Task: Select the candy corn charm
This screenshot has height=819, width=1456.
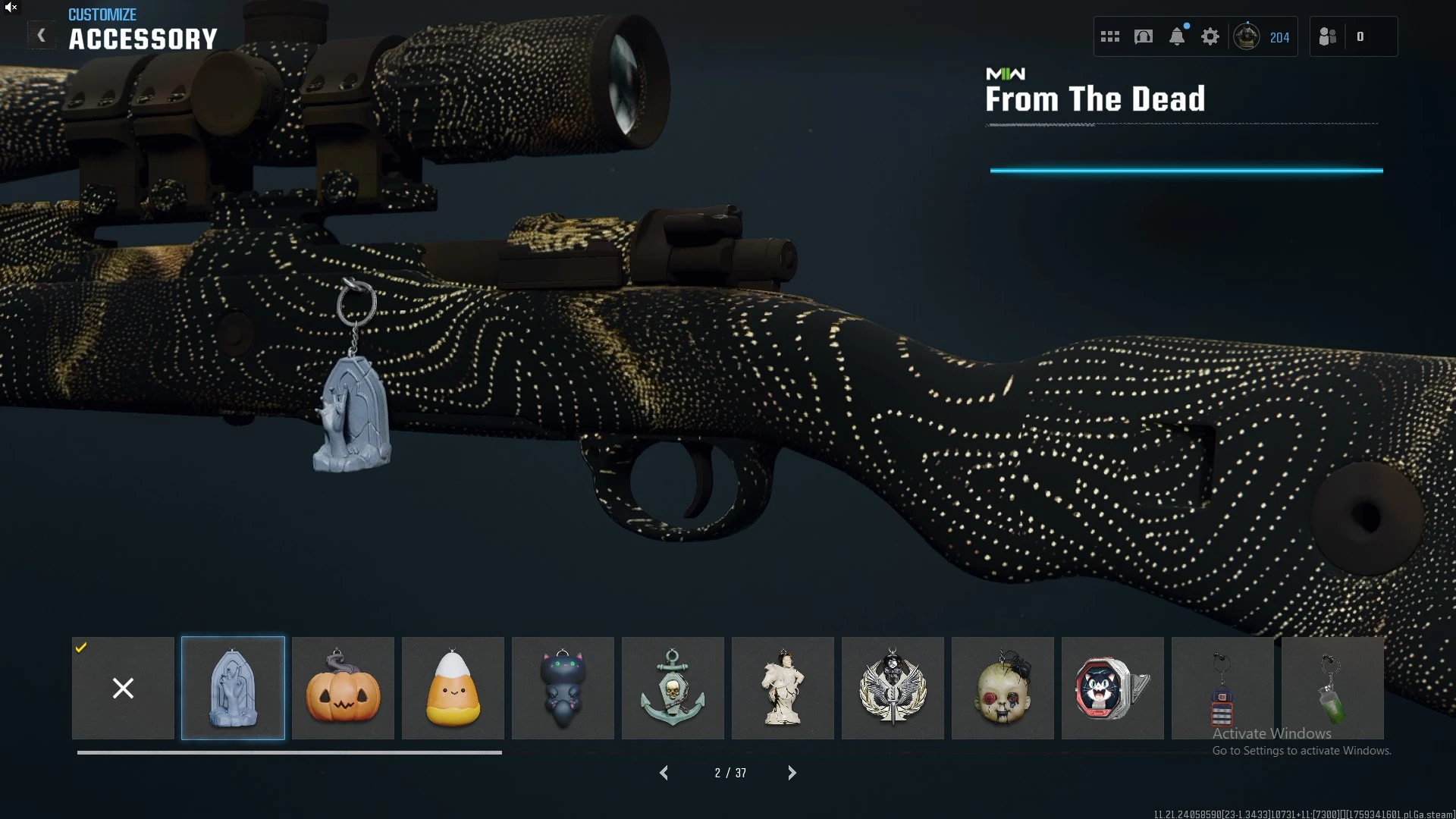Action: point(453,688)
